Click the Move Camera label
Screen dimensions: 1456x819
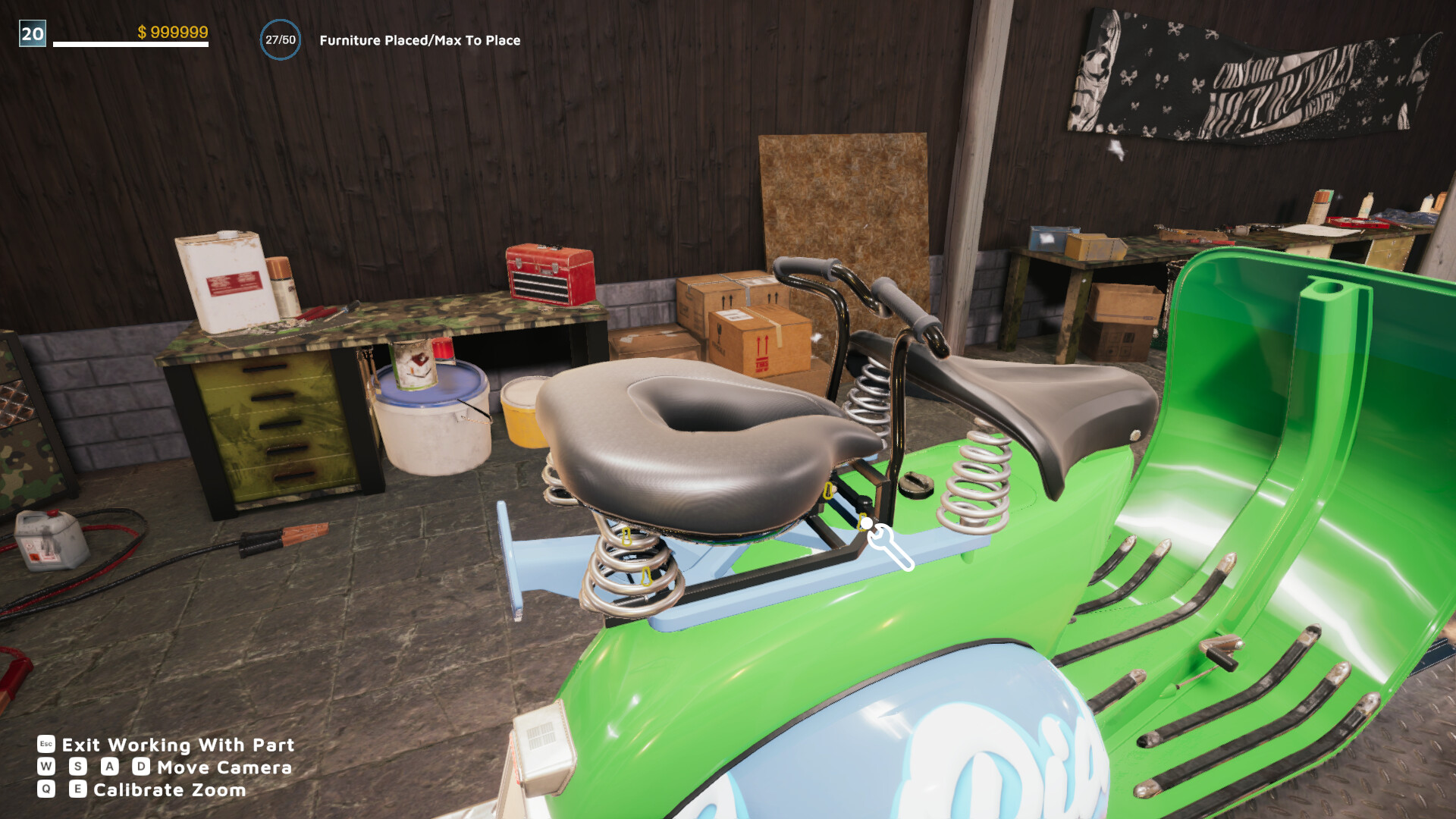click(x=224, y=768)
